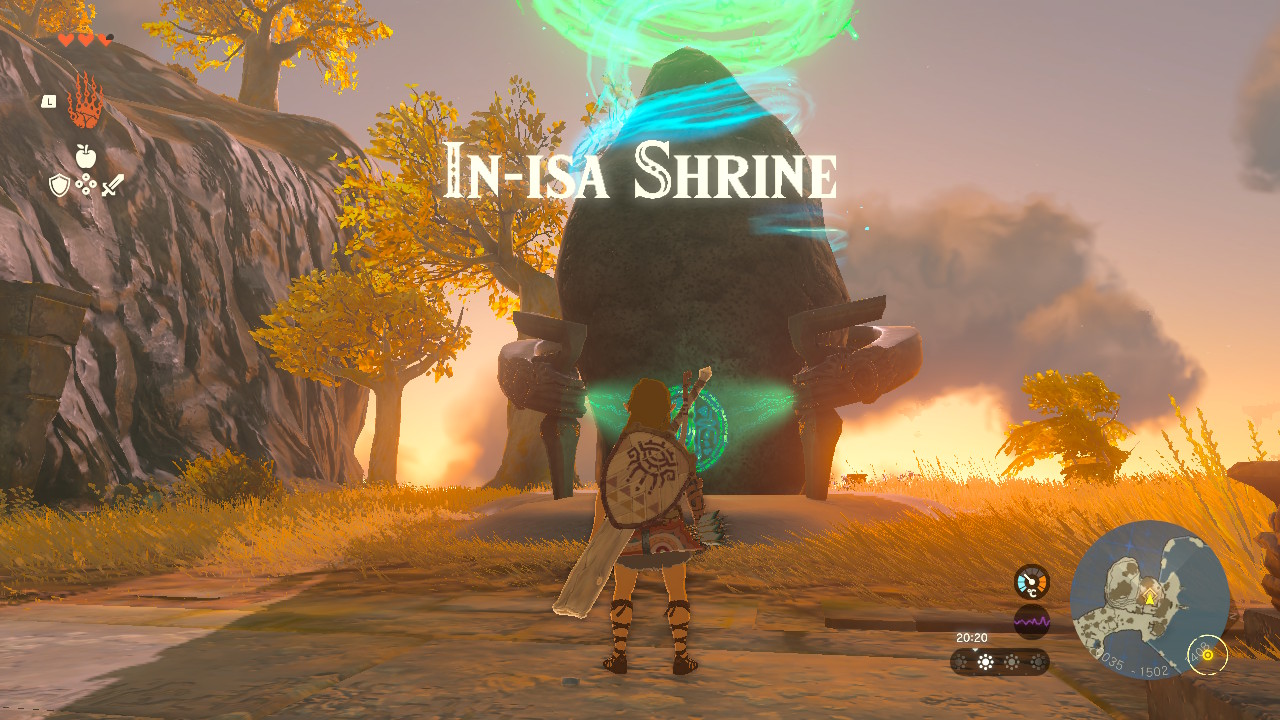The height and width of the screenshot is (720, 1280).
Task: Click the partially filled third heart
Action: tap(105, 40)
